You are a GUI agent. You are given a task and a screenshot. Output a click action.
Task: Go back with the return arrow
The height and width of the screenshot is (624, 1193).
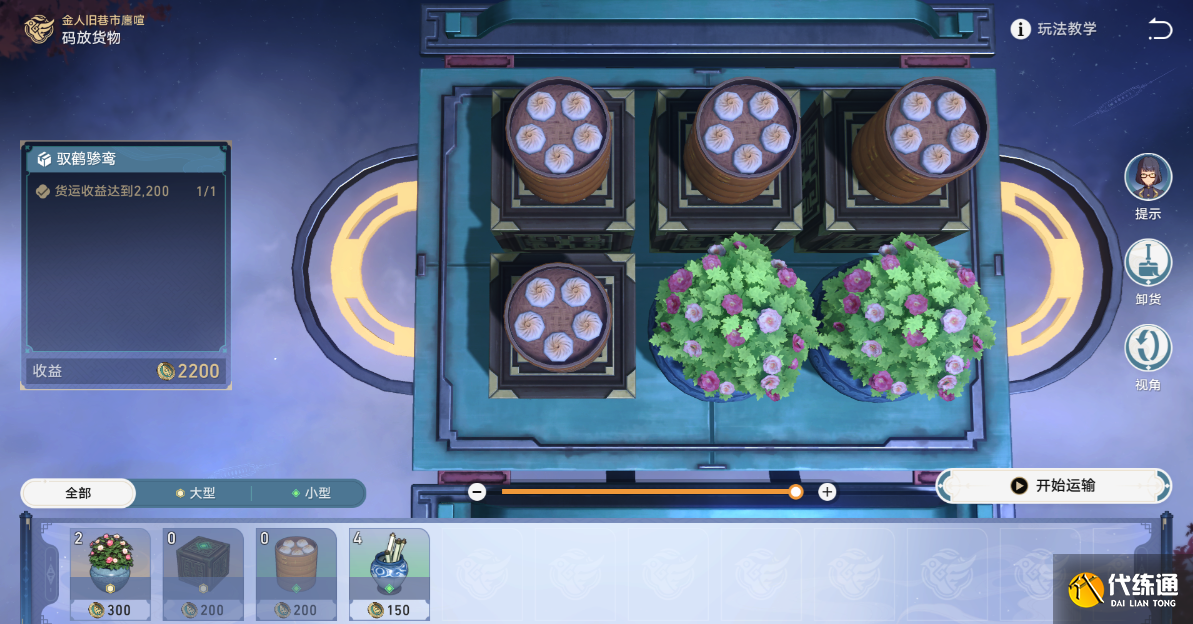point(1160,29)
